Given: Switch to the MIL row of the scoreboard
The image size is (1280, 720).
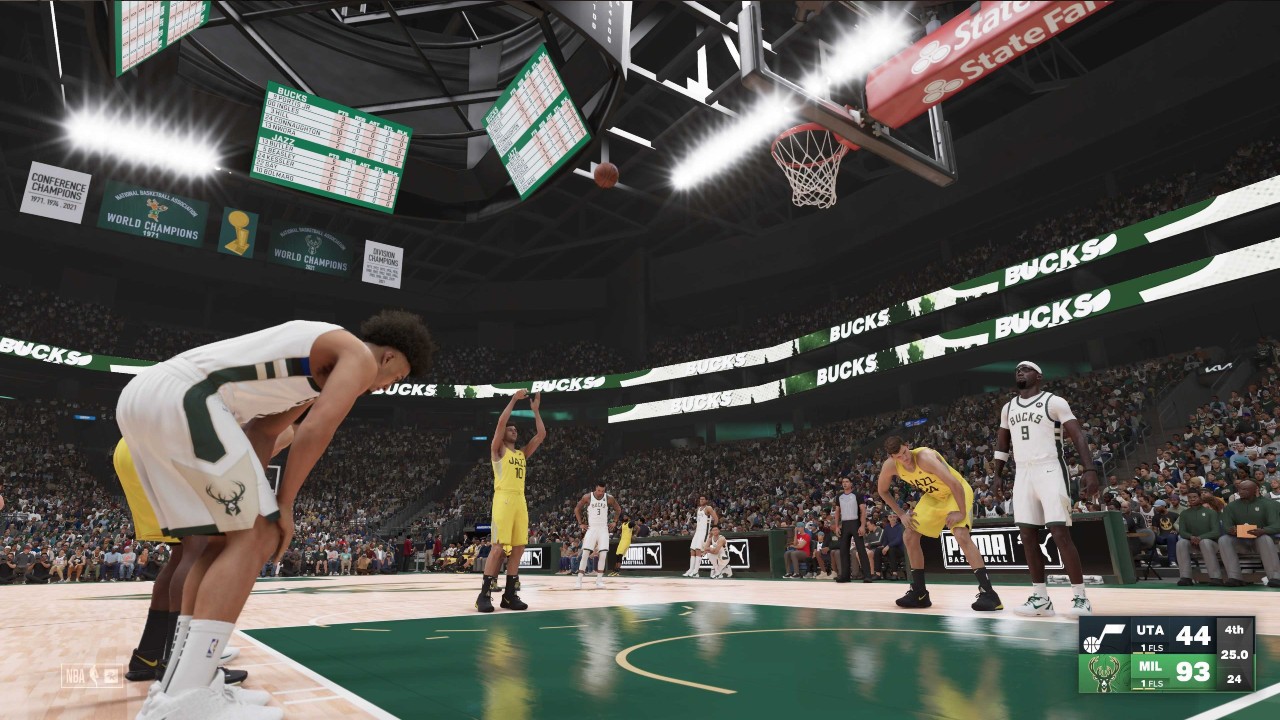Looking at the screenshot, I should pos(1150,666).
